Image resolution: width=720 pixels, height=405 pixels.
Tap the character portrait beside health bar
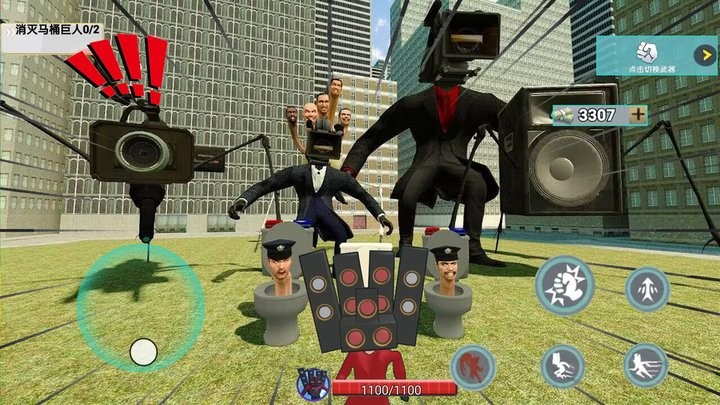(x=312, y=384)
